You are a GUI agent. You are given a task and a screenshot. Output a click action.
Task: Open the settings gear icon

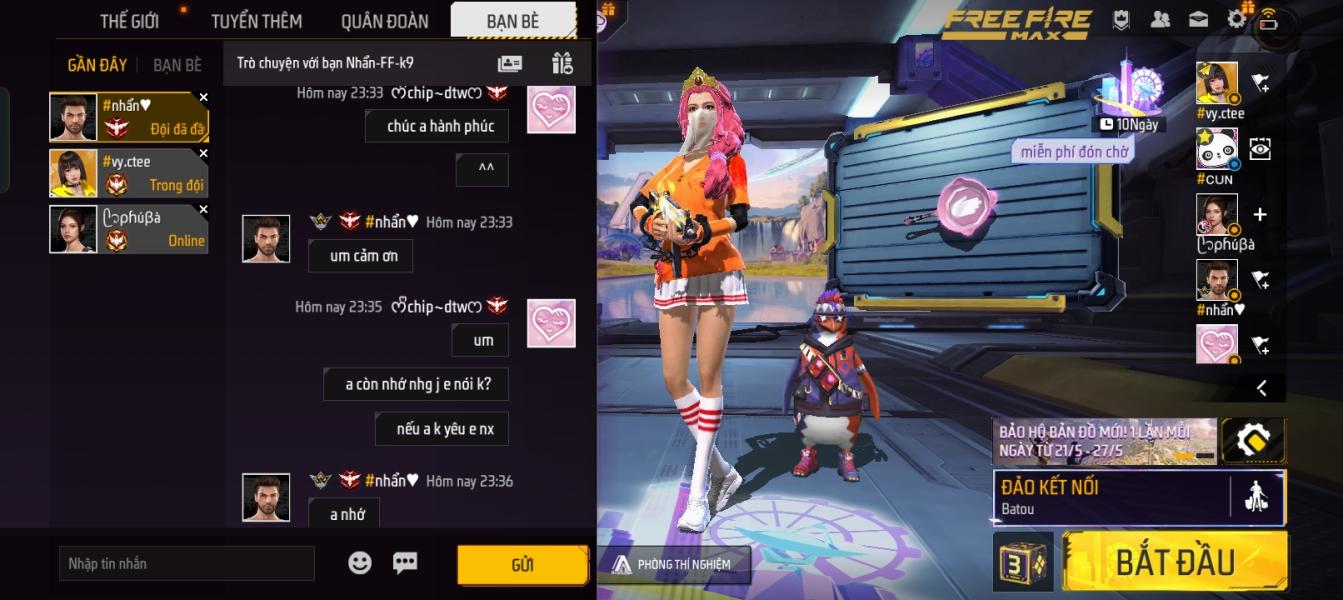pyautogui.click(x=1237, y=19)
